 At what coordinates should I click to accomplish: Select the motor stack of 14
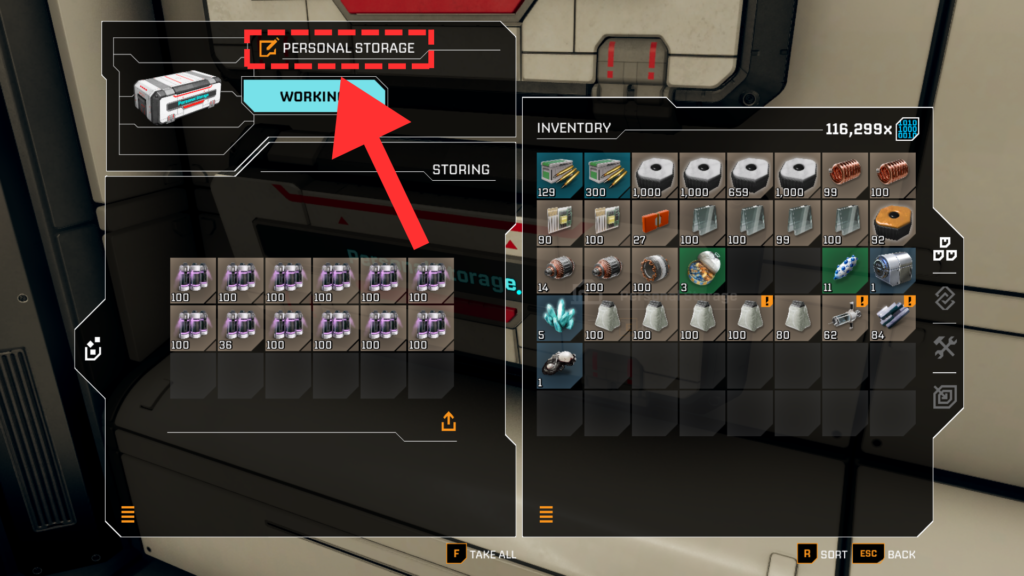[x=560, y=271]
